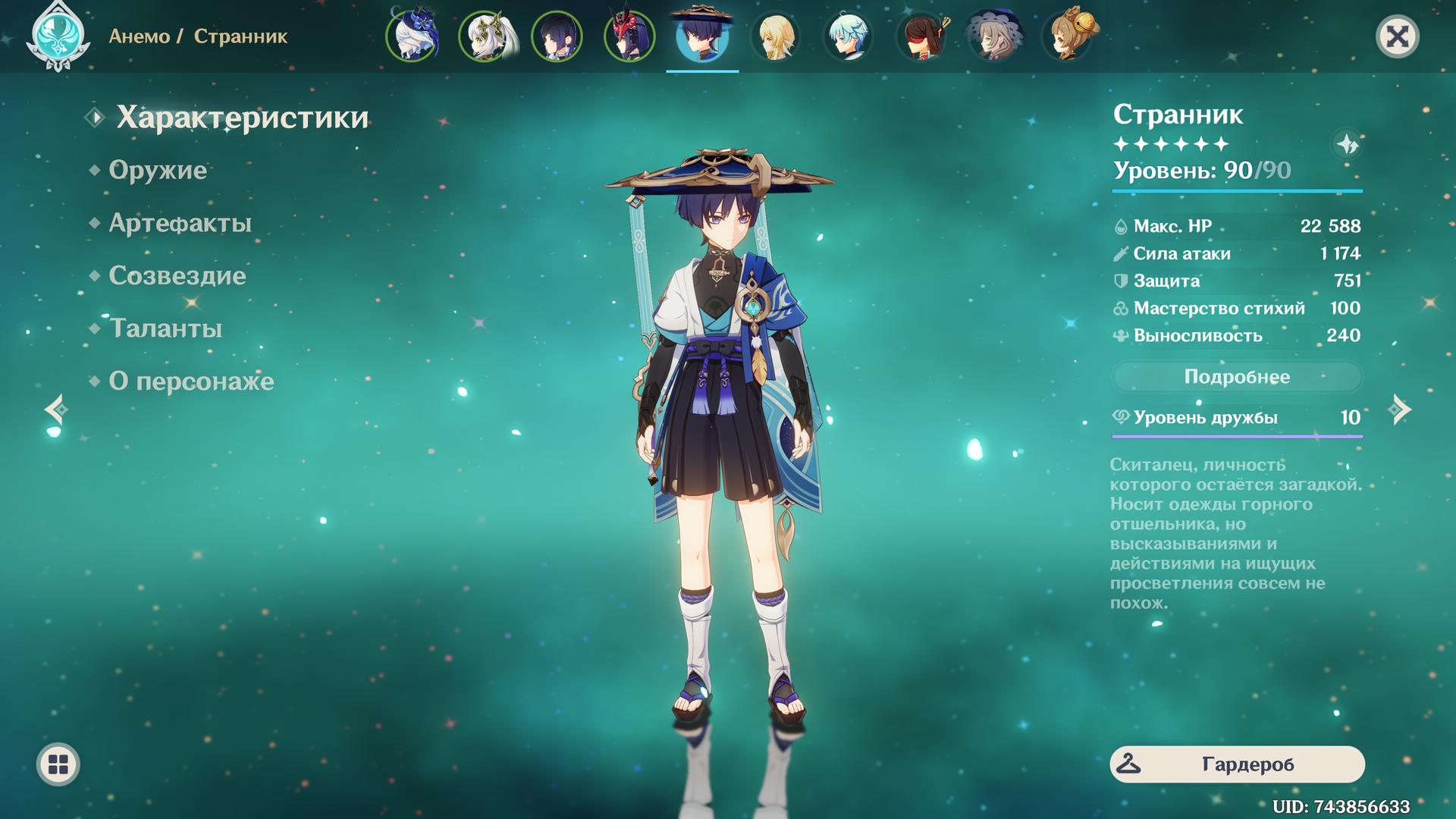Select Furina's portrait with the blue hat

(x=413, y=36)
